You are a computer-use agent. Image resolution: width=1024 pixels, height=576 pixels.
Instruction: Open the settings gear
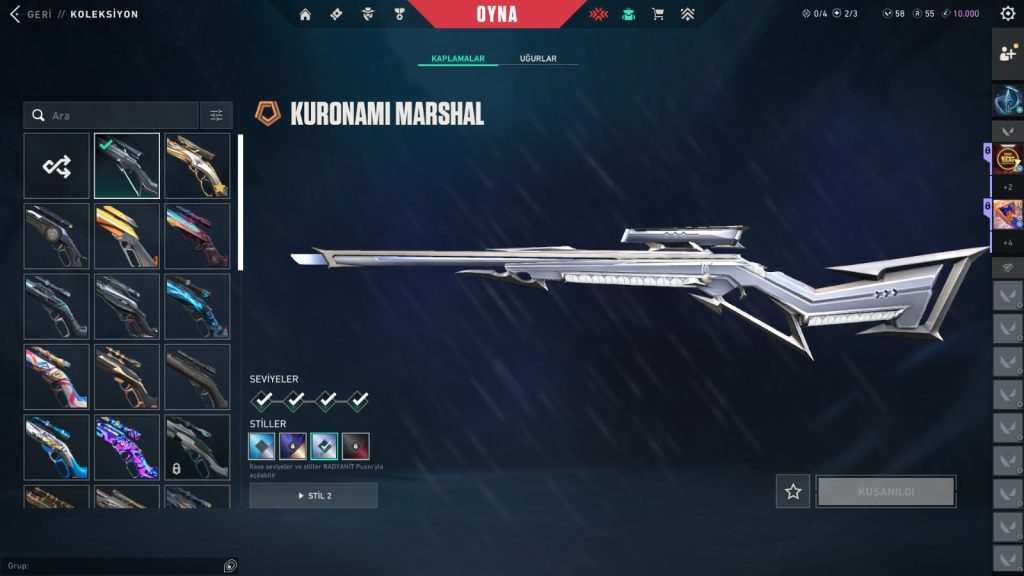(x=1007, y=14)
